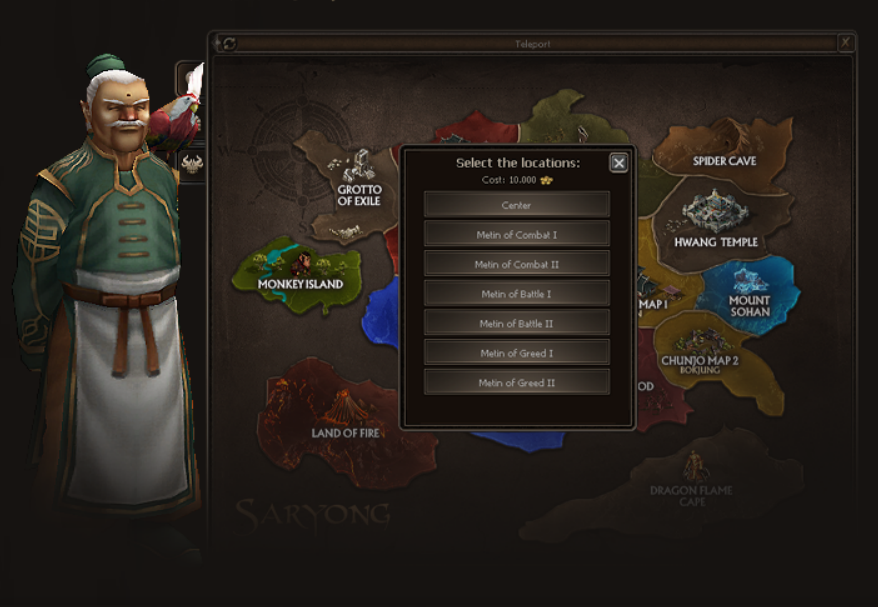Choose the Center teleport location
The width and height of the screenshot is (878, 607).
[x=516, y=205]
